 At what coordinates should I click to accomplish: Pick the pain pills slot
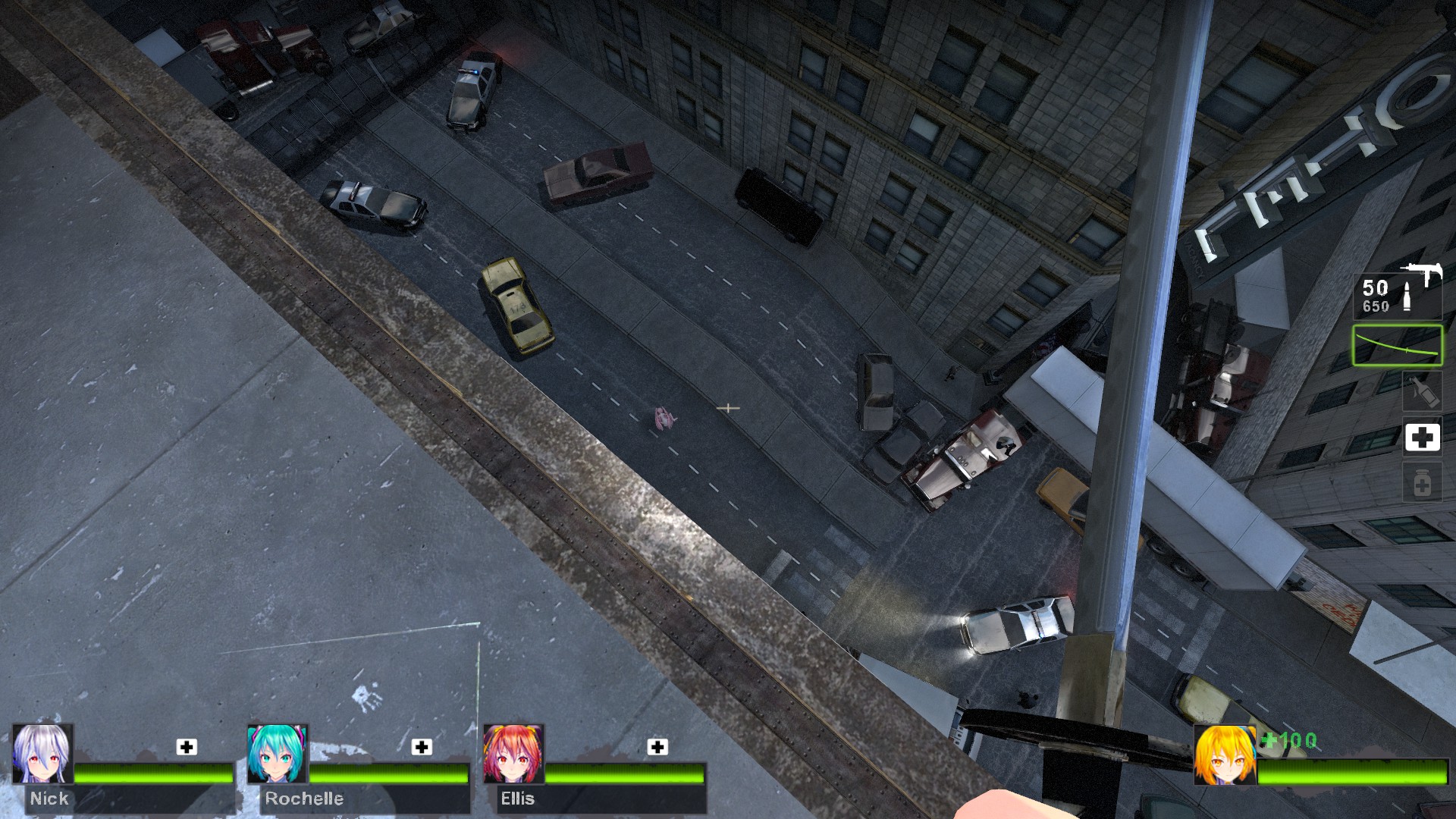(x=1422, y=483)
